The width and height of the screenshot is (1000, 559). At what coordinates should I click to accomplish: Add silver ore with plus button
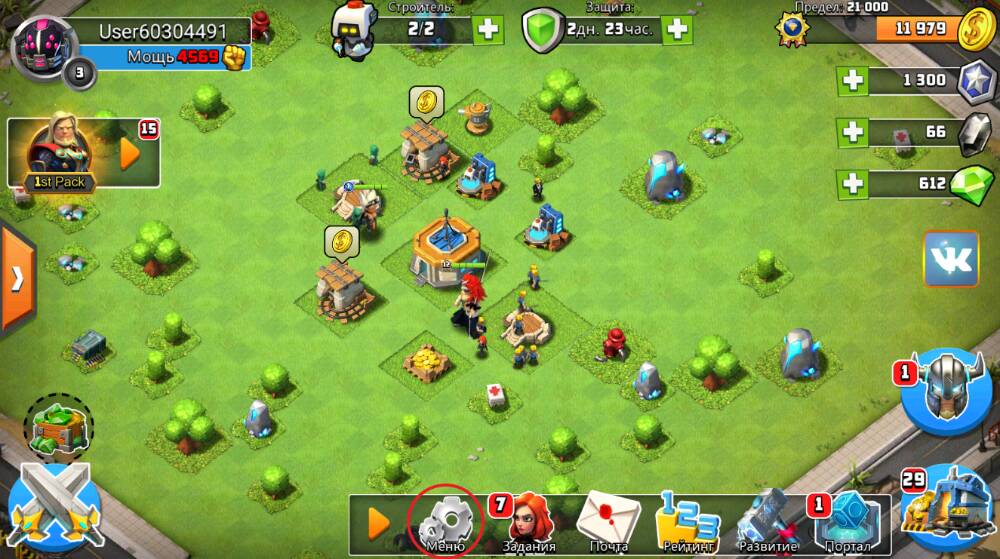(x=853, y=132)
